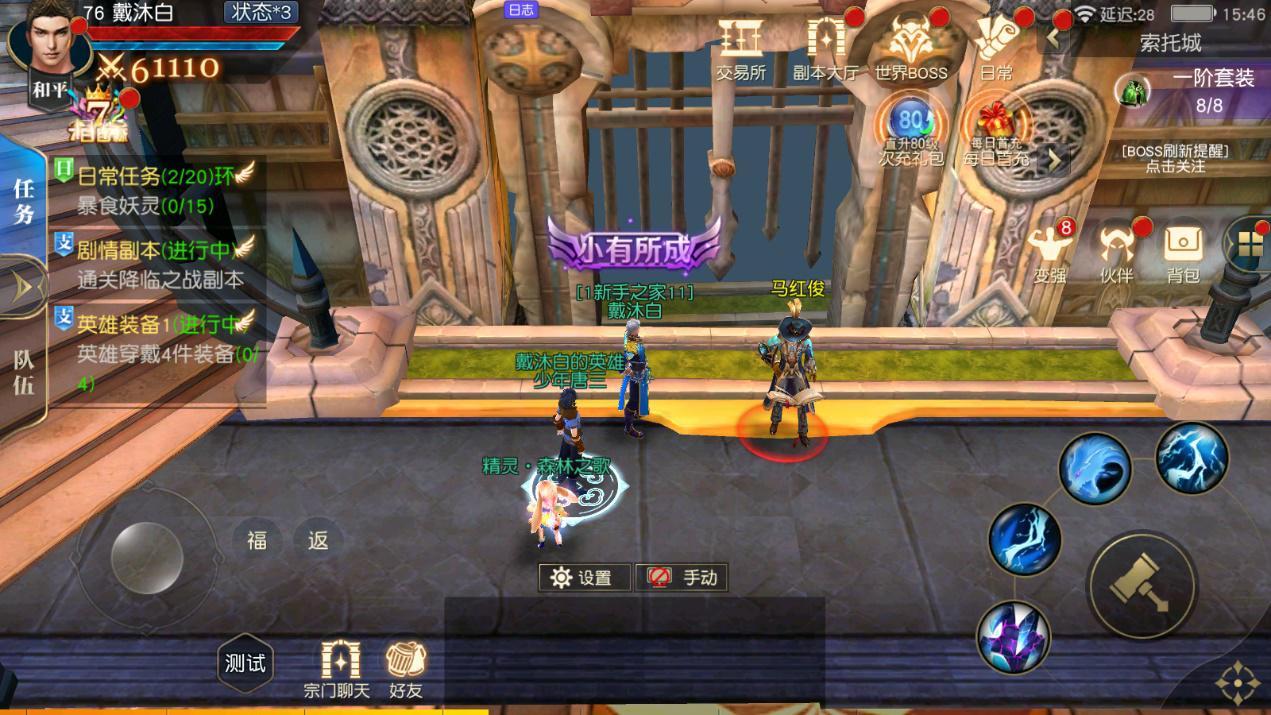The width and height of the screenshot is (1271, 715).
Task: Toggle the 手动 manual combat mode
Action: pos(683,577)
